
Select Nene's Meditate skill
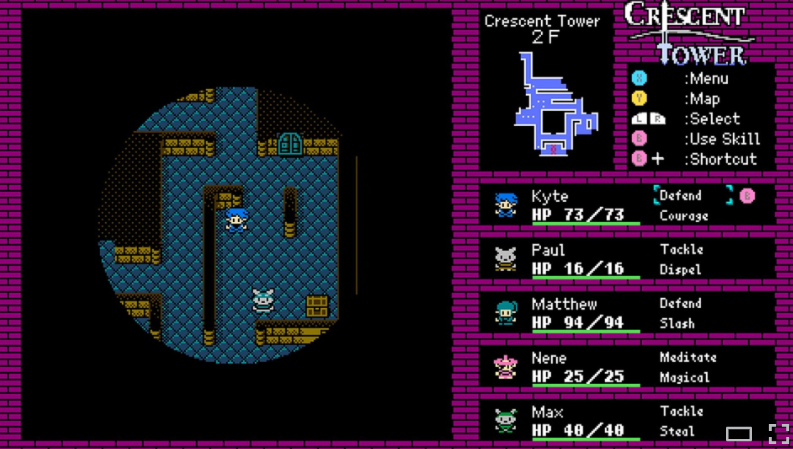(x=687, y=357)
